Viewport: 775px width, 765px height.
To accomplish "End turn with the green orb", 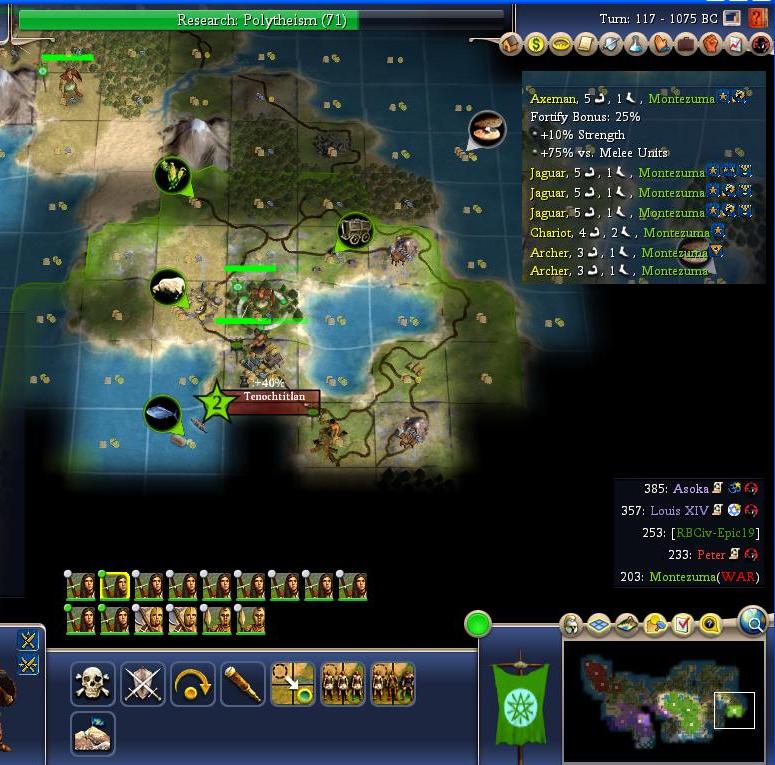I will tap(478, 625).
